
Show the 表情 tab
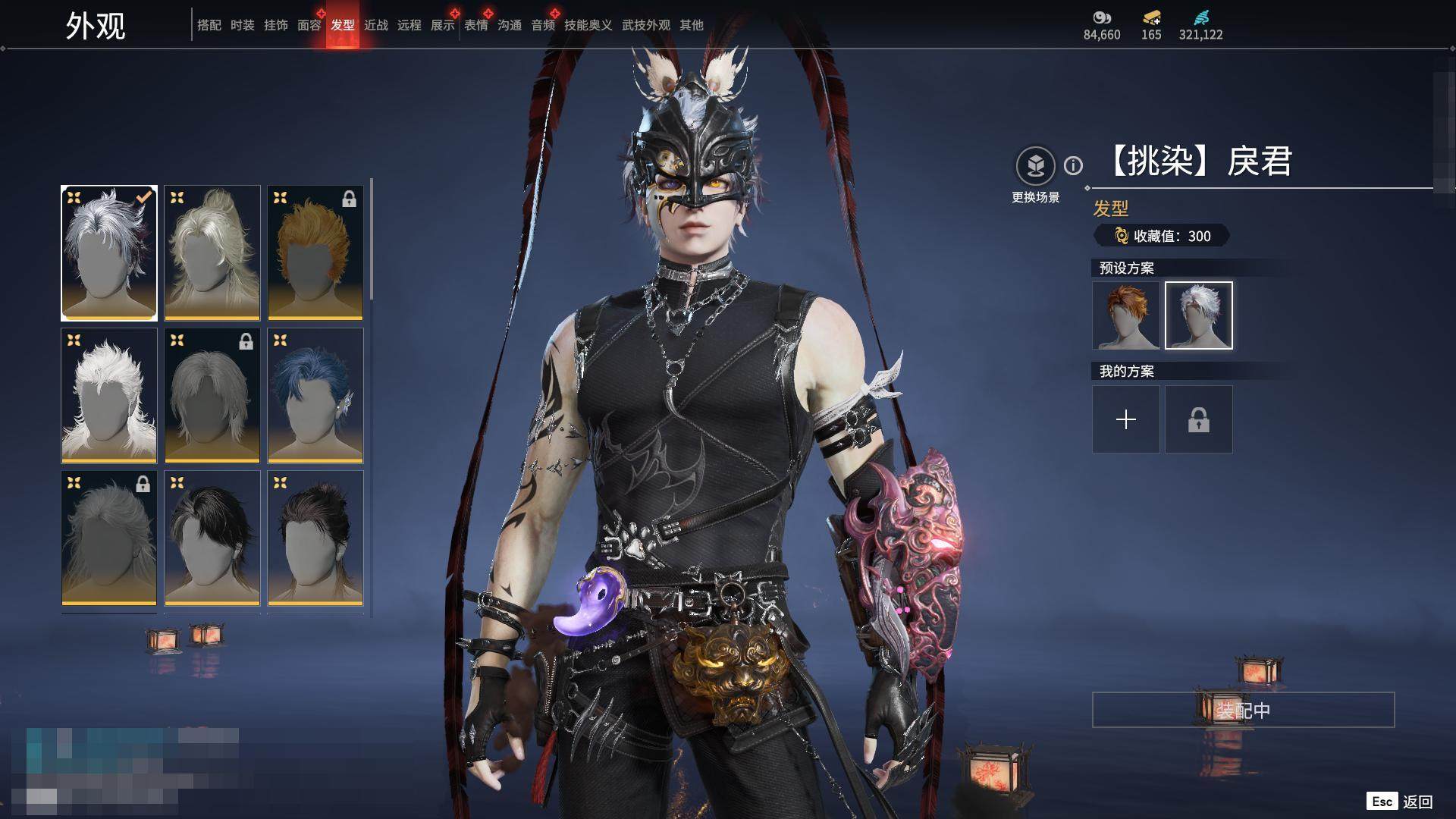(x=475, y=25)
